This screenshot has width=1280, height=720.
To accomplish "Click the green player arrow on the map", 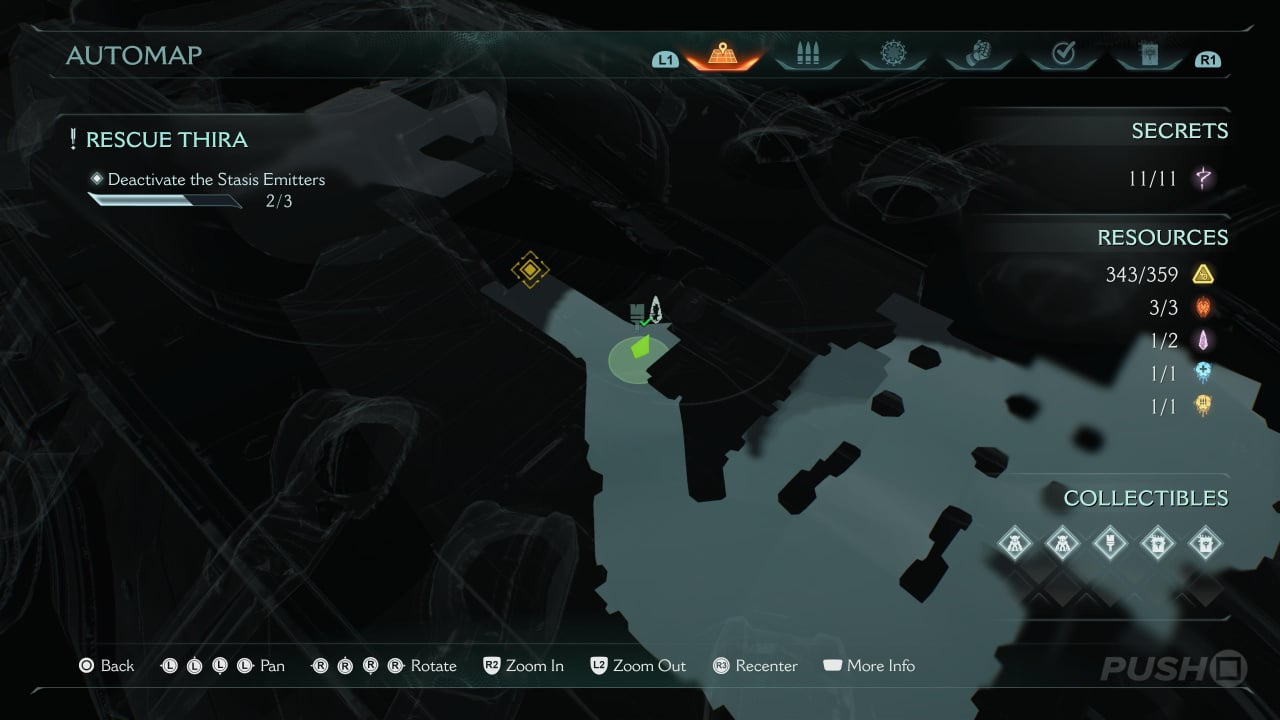I will (x=639, y=348).
